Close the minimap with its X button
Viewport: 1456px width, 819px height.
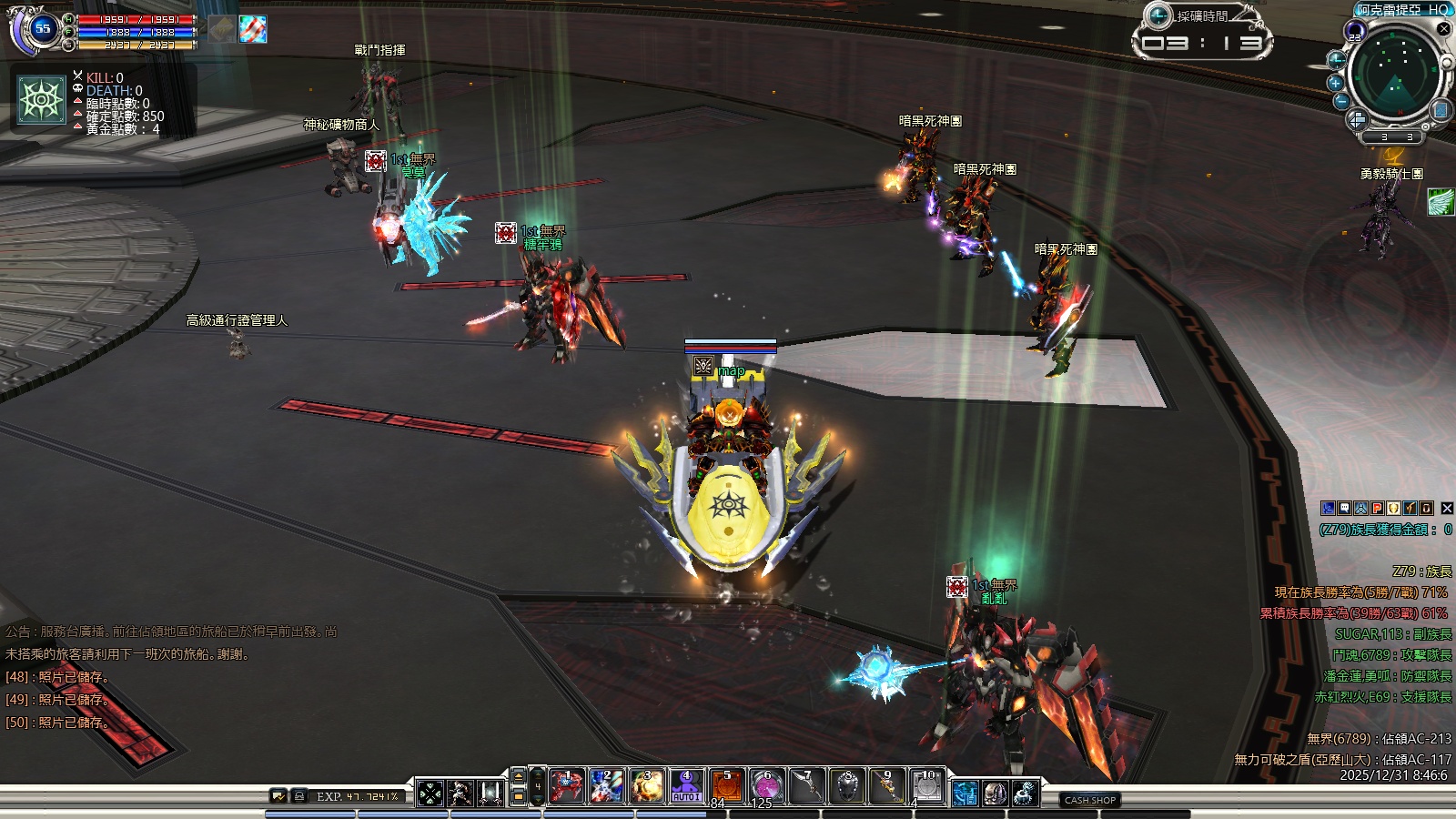tap(1443, 28)
